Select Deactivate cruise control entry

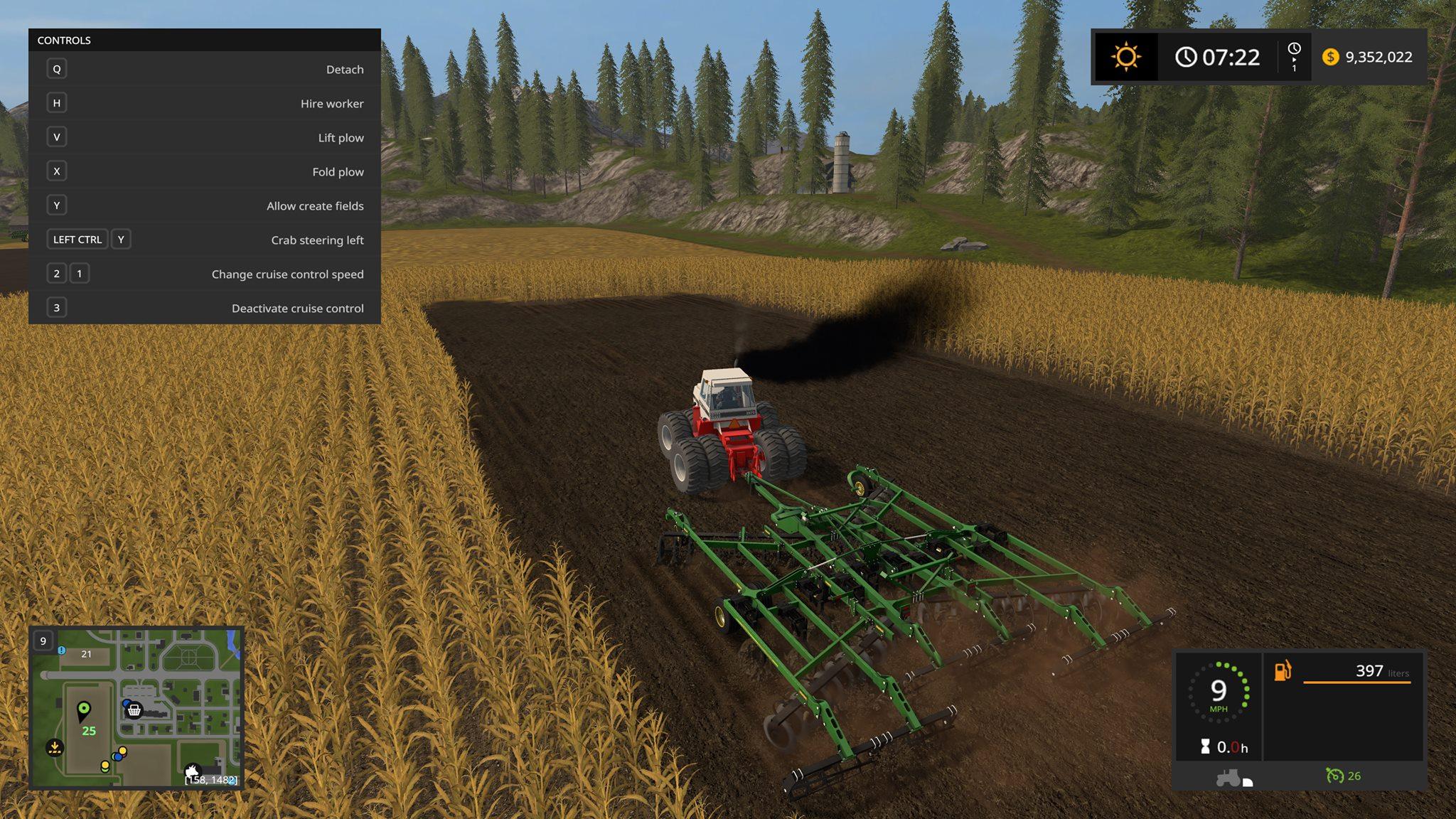pyautogui.click(x=205, y=308)
